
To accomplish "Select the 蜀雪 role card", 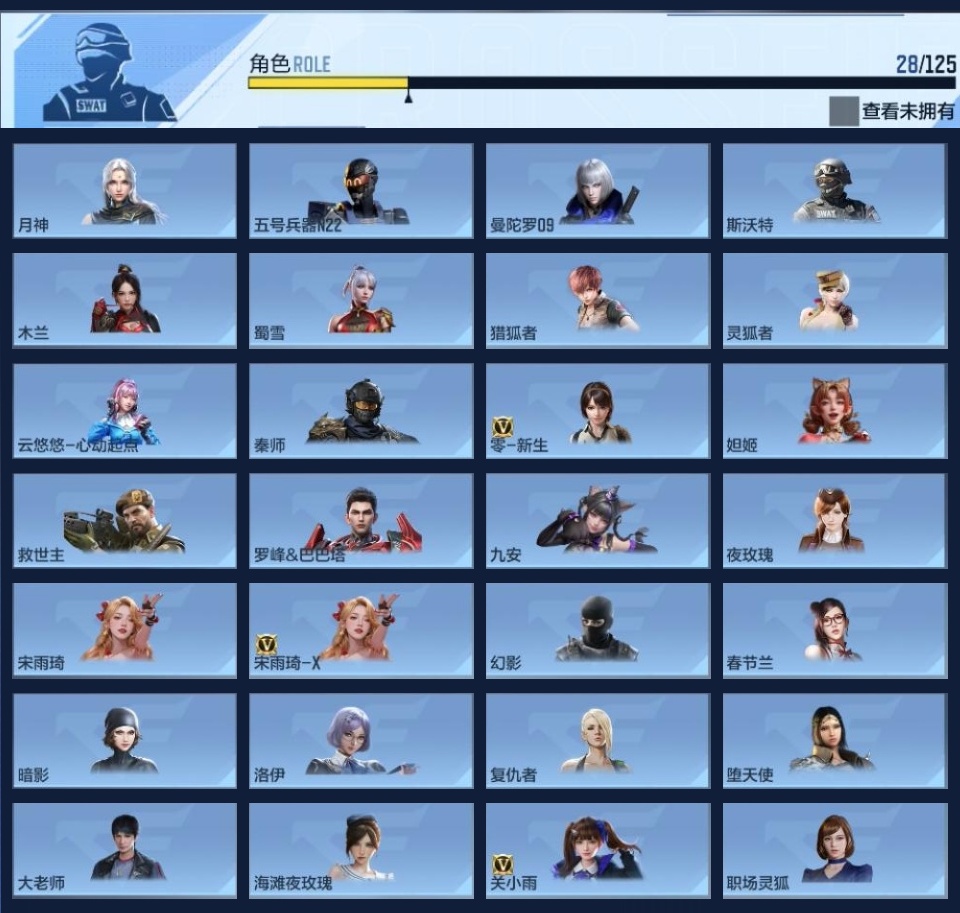I will tap(361, 300).
